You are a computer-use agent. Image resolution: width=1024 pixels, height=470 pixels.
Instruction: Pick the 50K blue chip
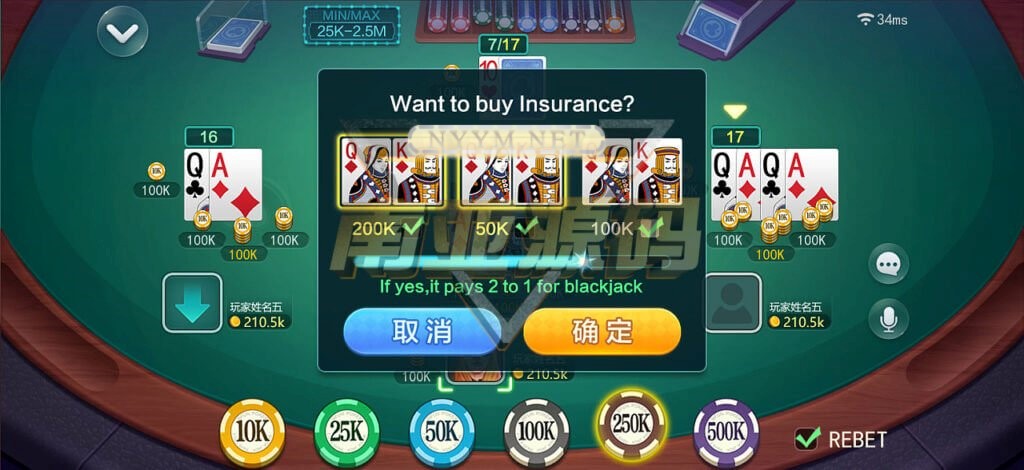(x=441, y=433)
